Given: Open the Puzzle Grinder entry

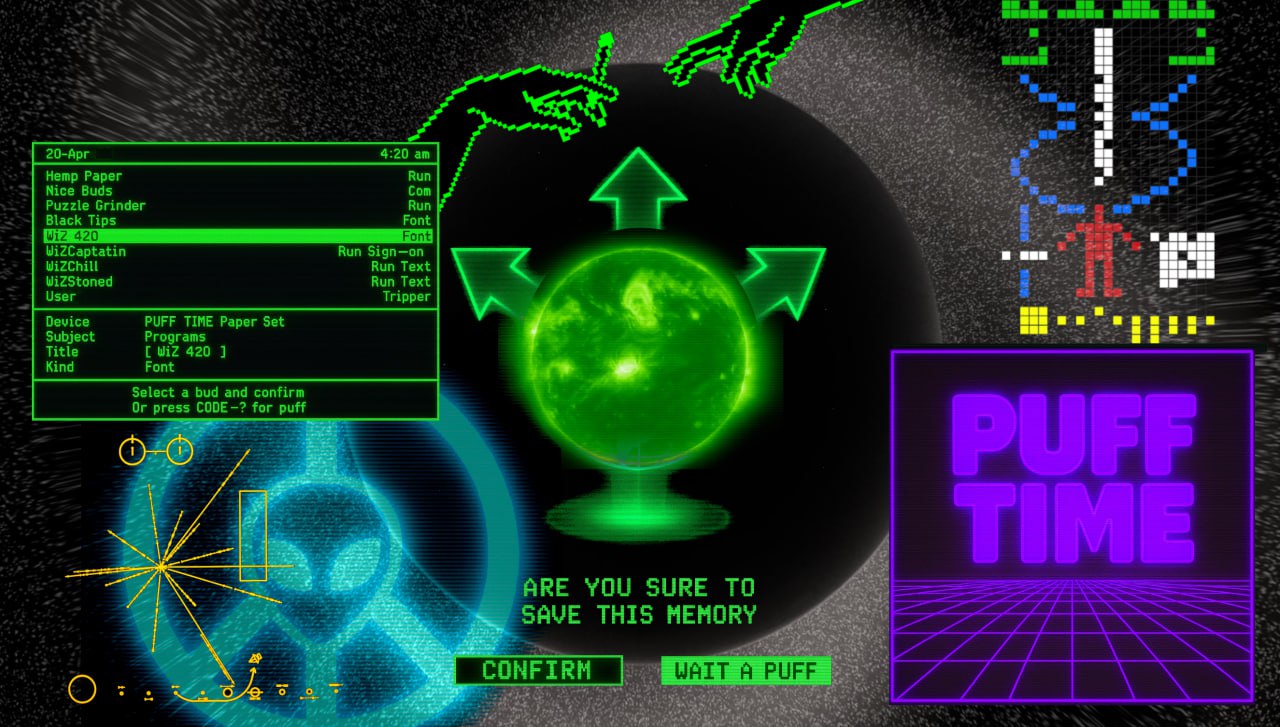Looking at the screenshot, I should pyautogui.click(x=237, y=206).
